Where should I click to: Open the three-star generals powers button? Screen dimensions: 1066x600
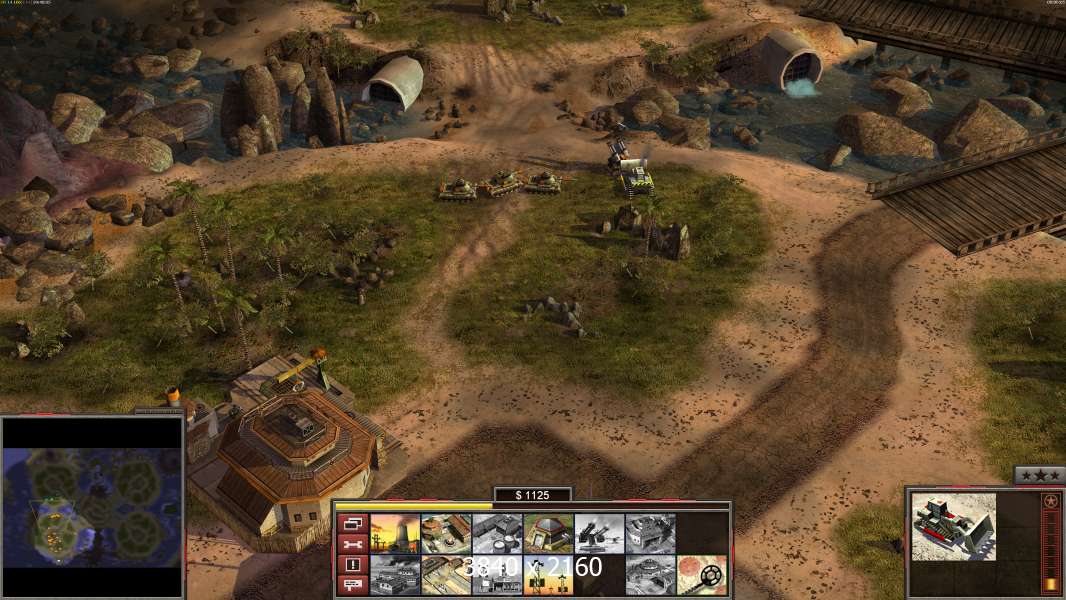point(1039,475)
